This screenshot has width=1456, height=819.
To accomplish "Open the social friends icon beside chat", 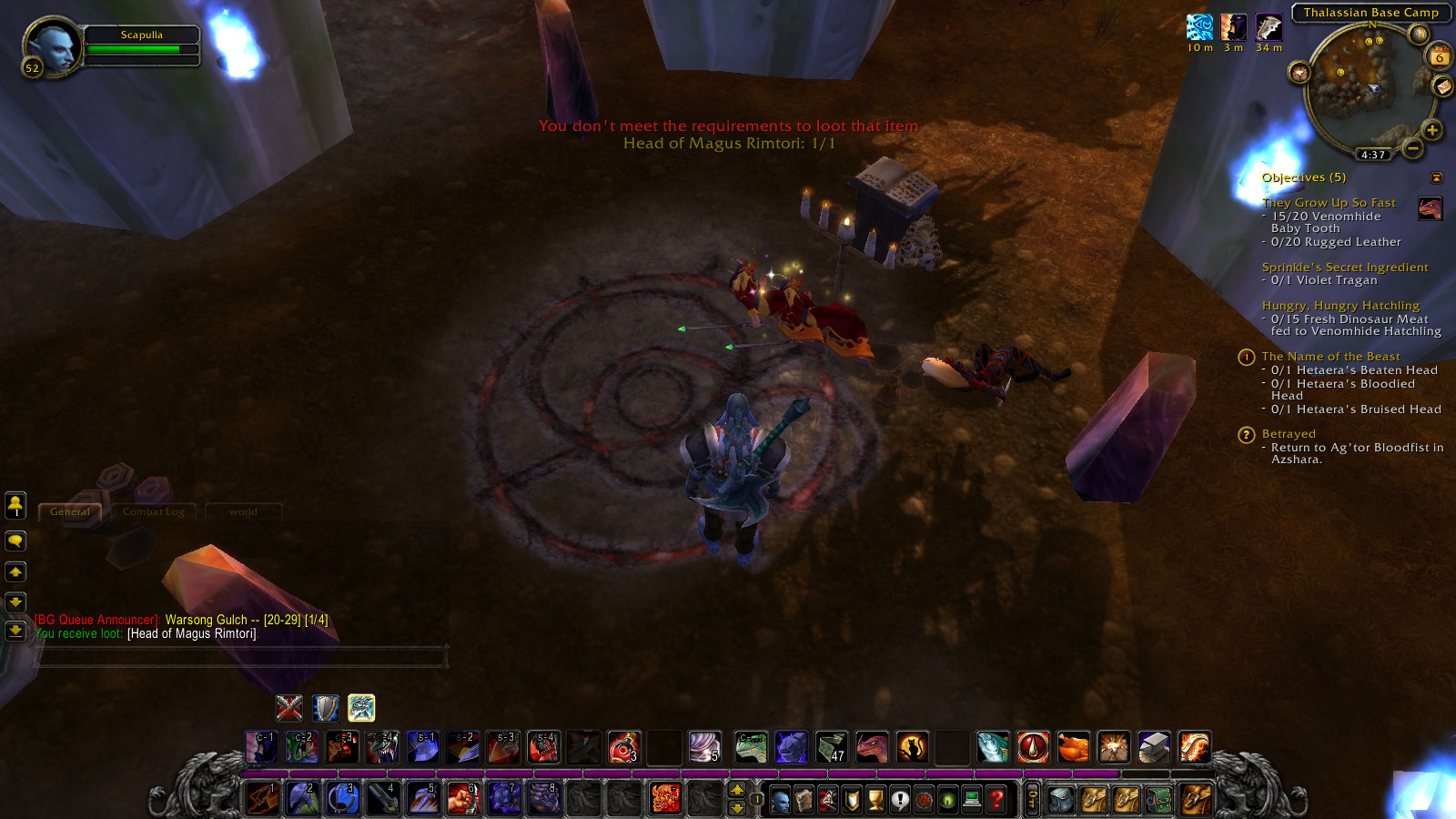I will 15,506.
